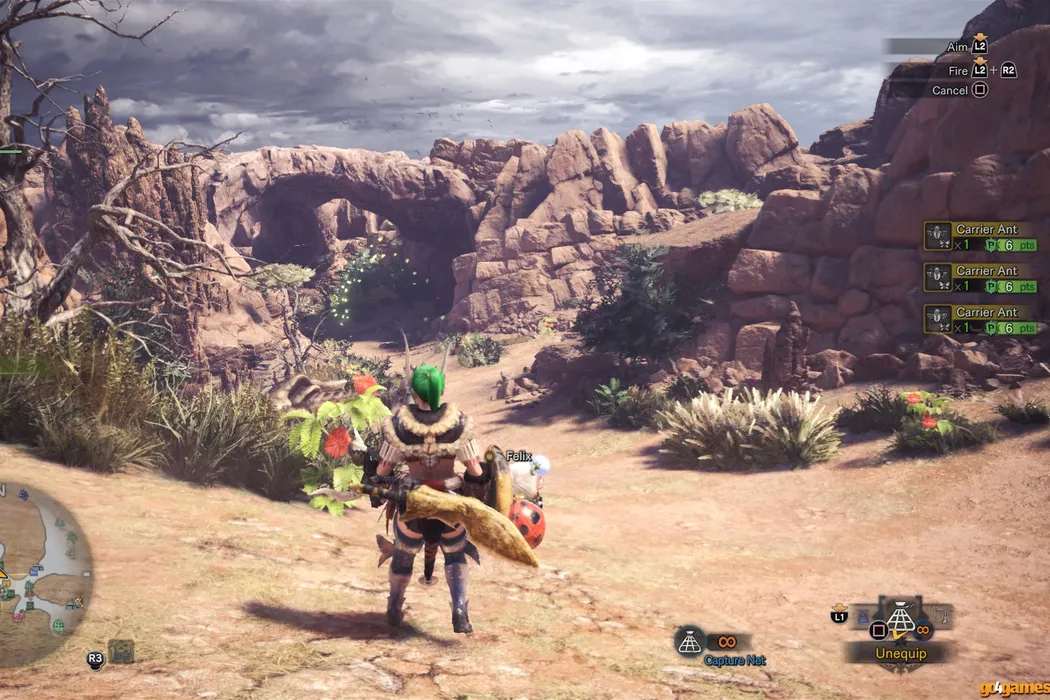Select the Capture Net slinger ammo icon
Image resolution: width=1050 pixels, height=700 pixels.
(x=690, y=641)
